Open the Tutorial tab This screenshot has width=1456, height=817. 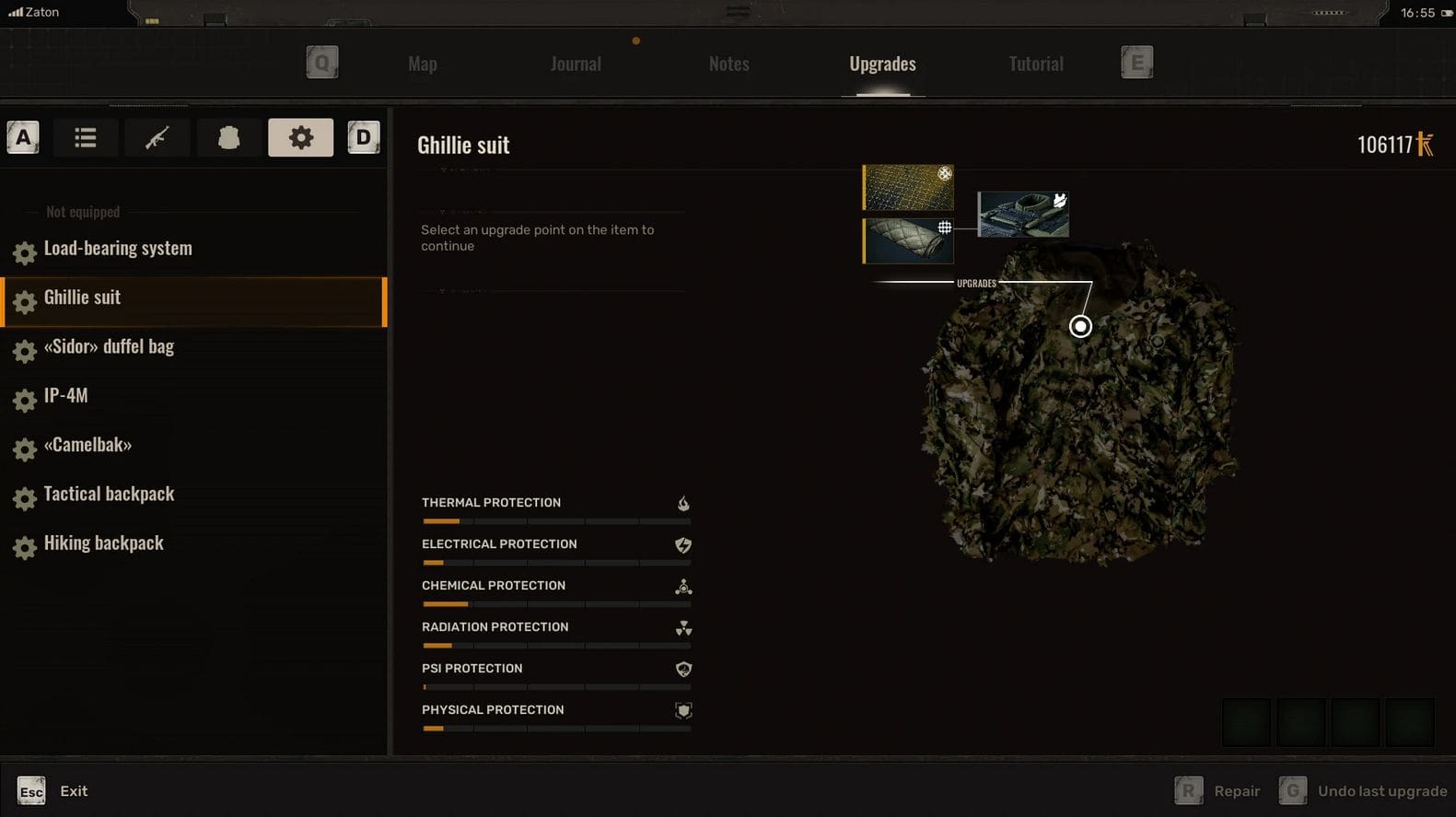point(1036,64)
